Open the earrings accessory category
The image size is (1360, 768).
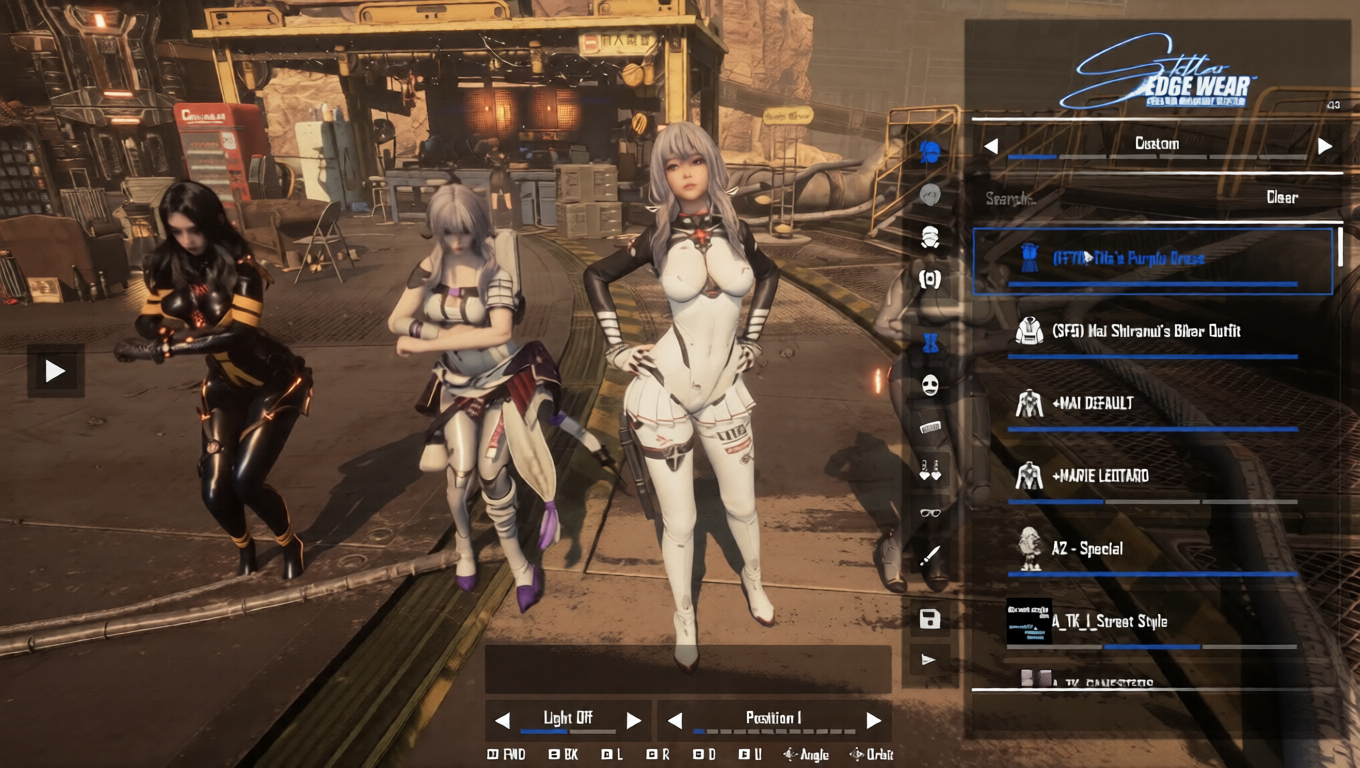(930, 470)
